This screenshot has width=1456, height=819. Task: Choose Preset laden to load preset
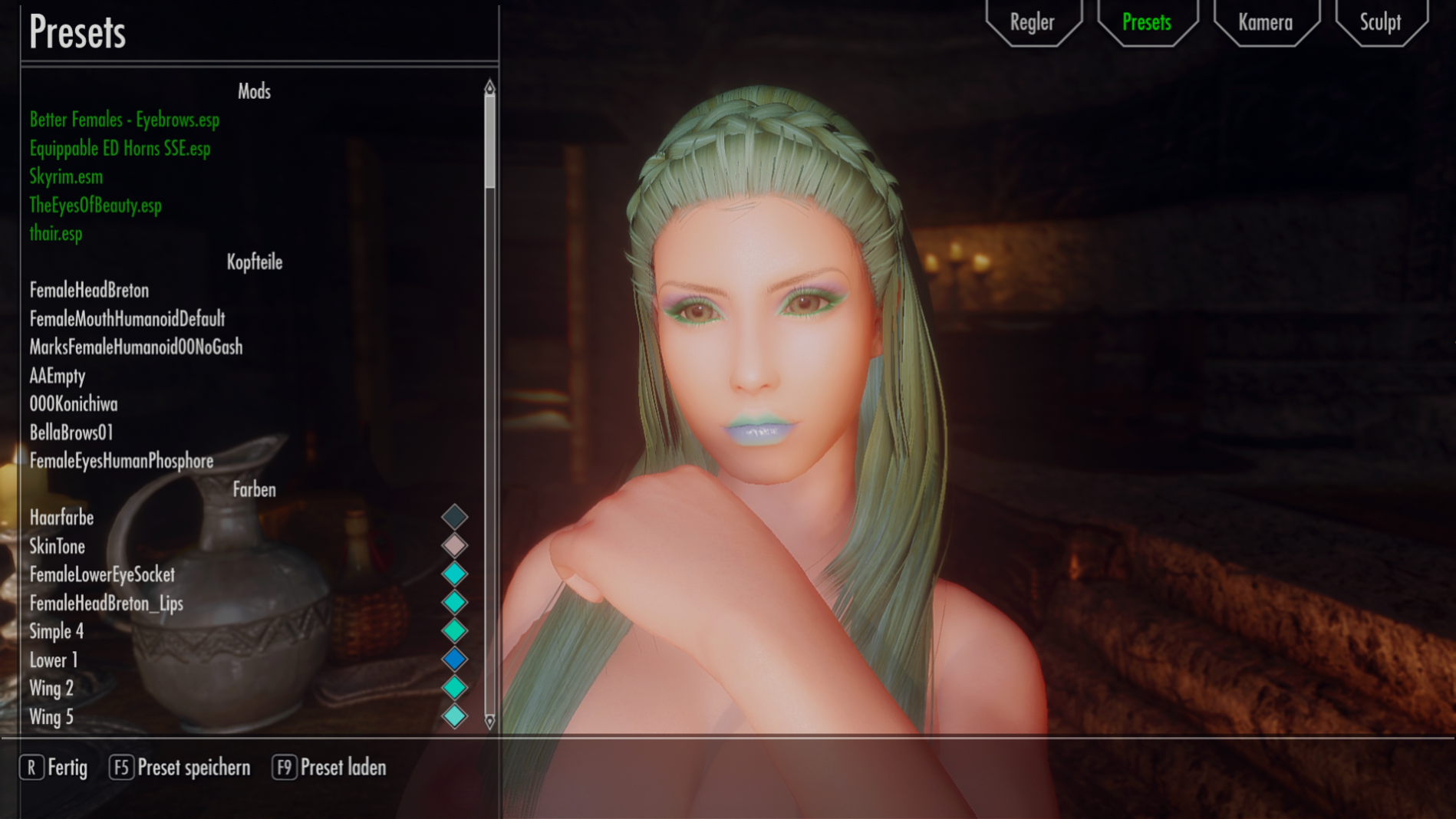coord(330,768)
